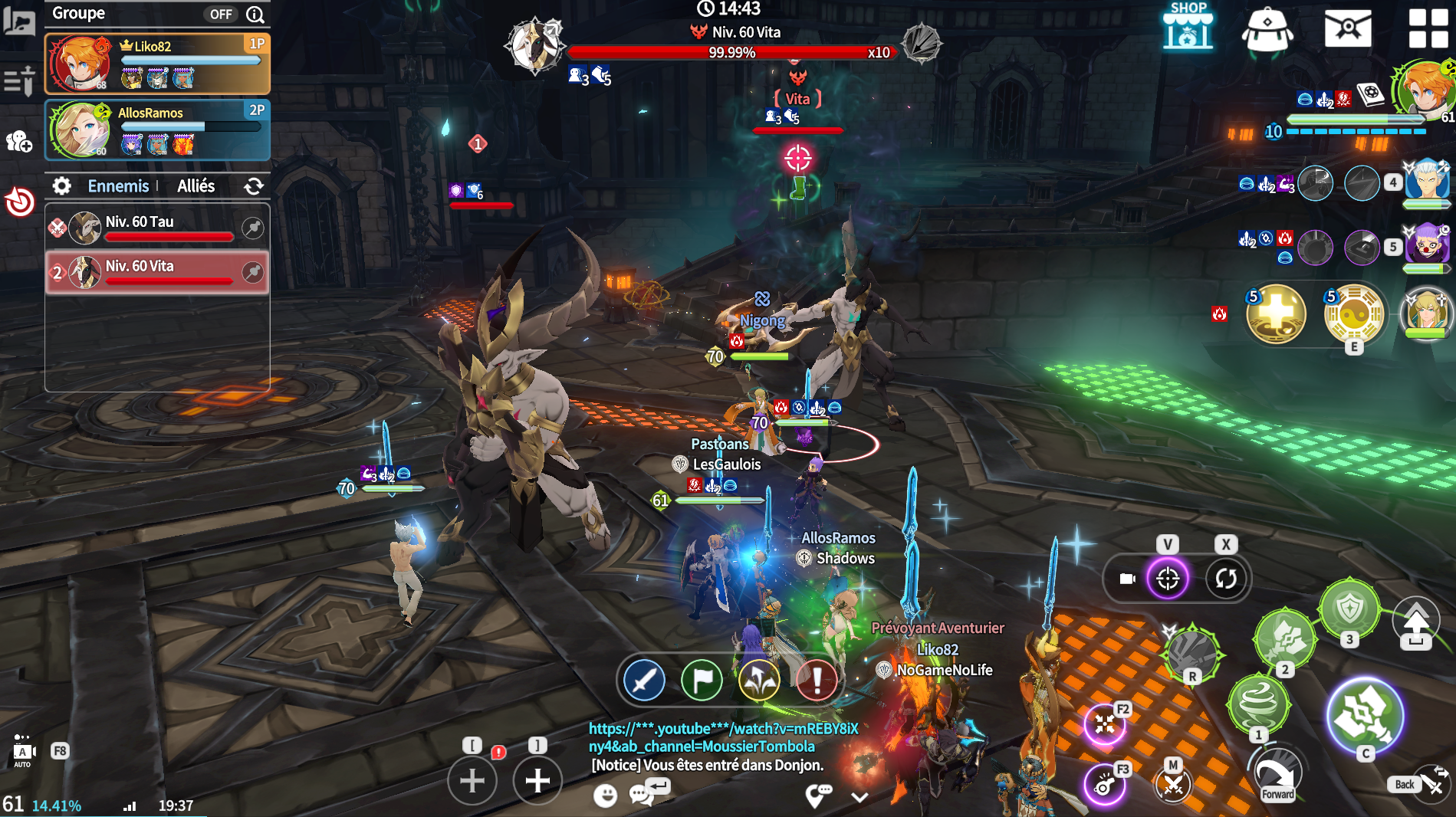Select Liko82 in the group panel

click(157, 63)
